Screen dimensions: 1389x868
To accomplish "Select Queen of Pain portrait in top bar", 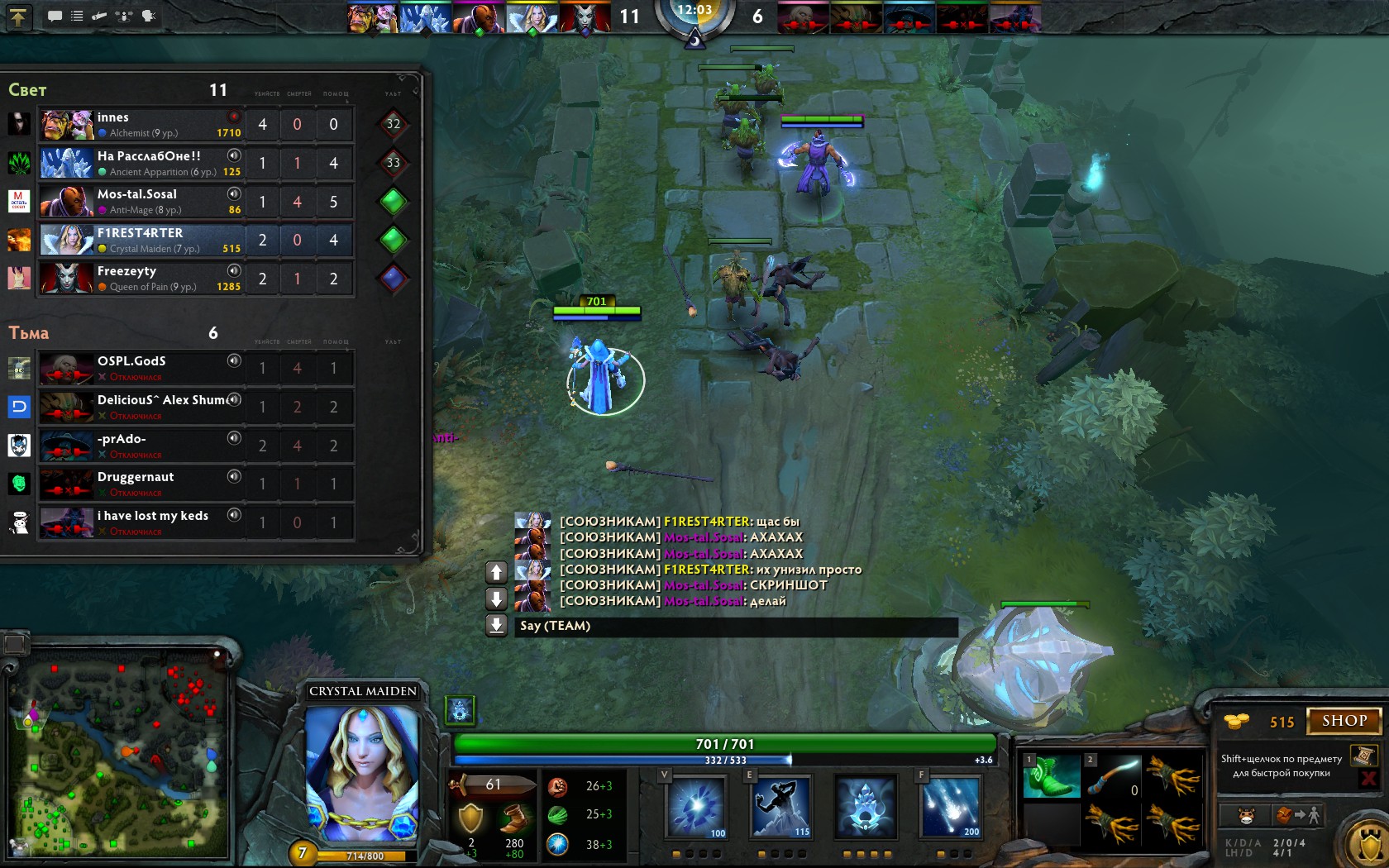I will pos(584,18).
